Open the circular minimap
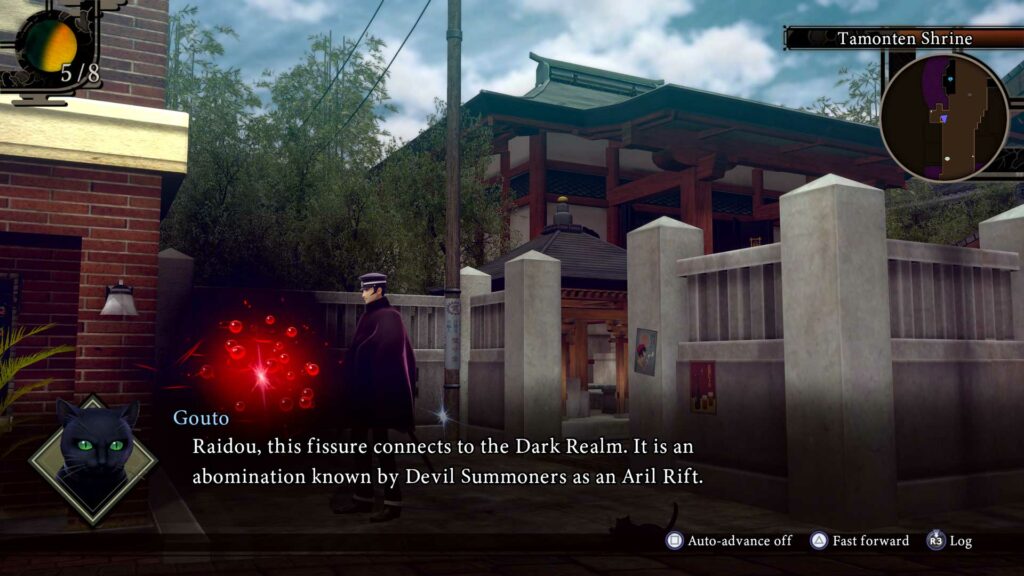Image resolution: width=1024 pixels, height=576 pixels. (944, 117)
